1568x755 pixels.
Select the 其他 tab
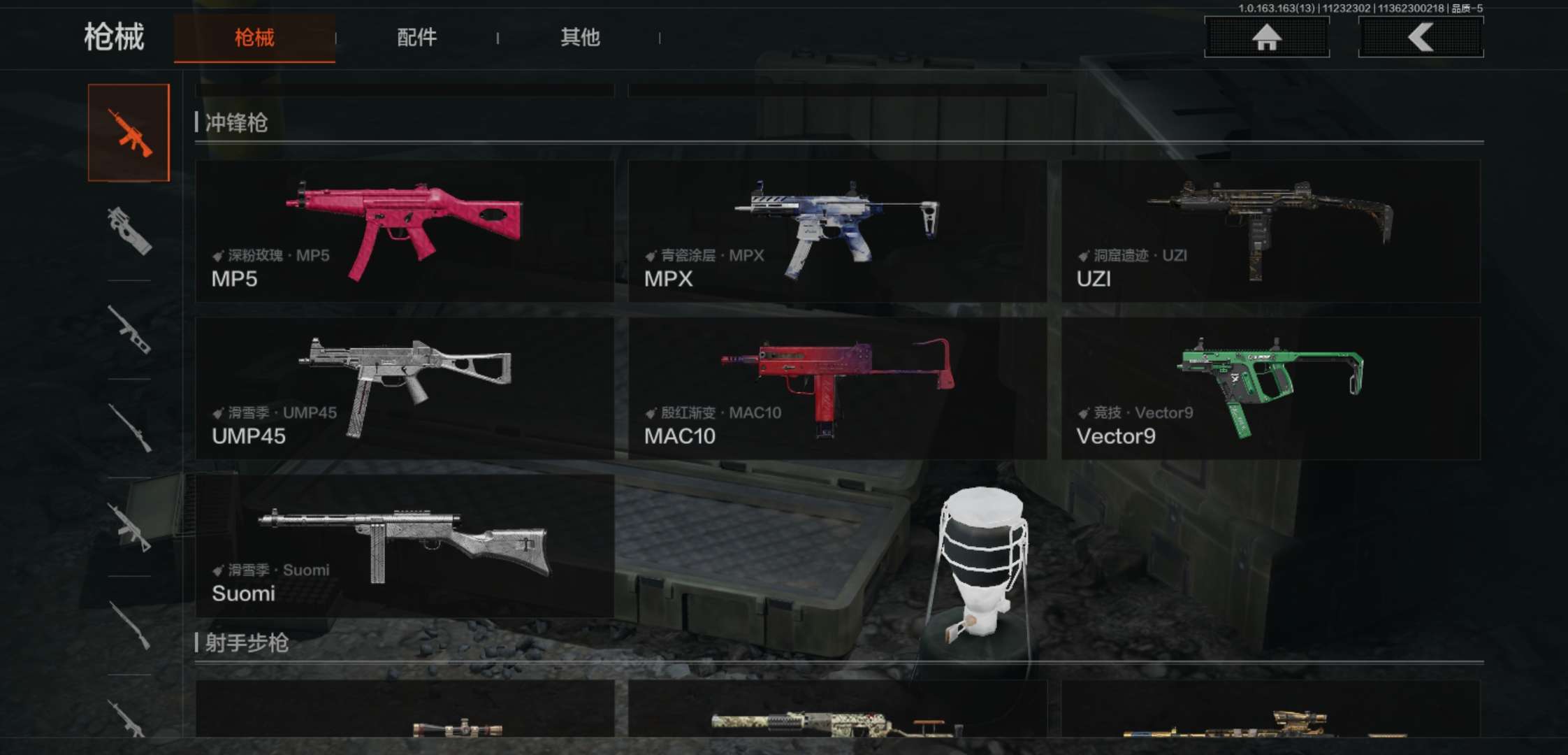(x=580, y=38)
